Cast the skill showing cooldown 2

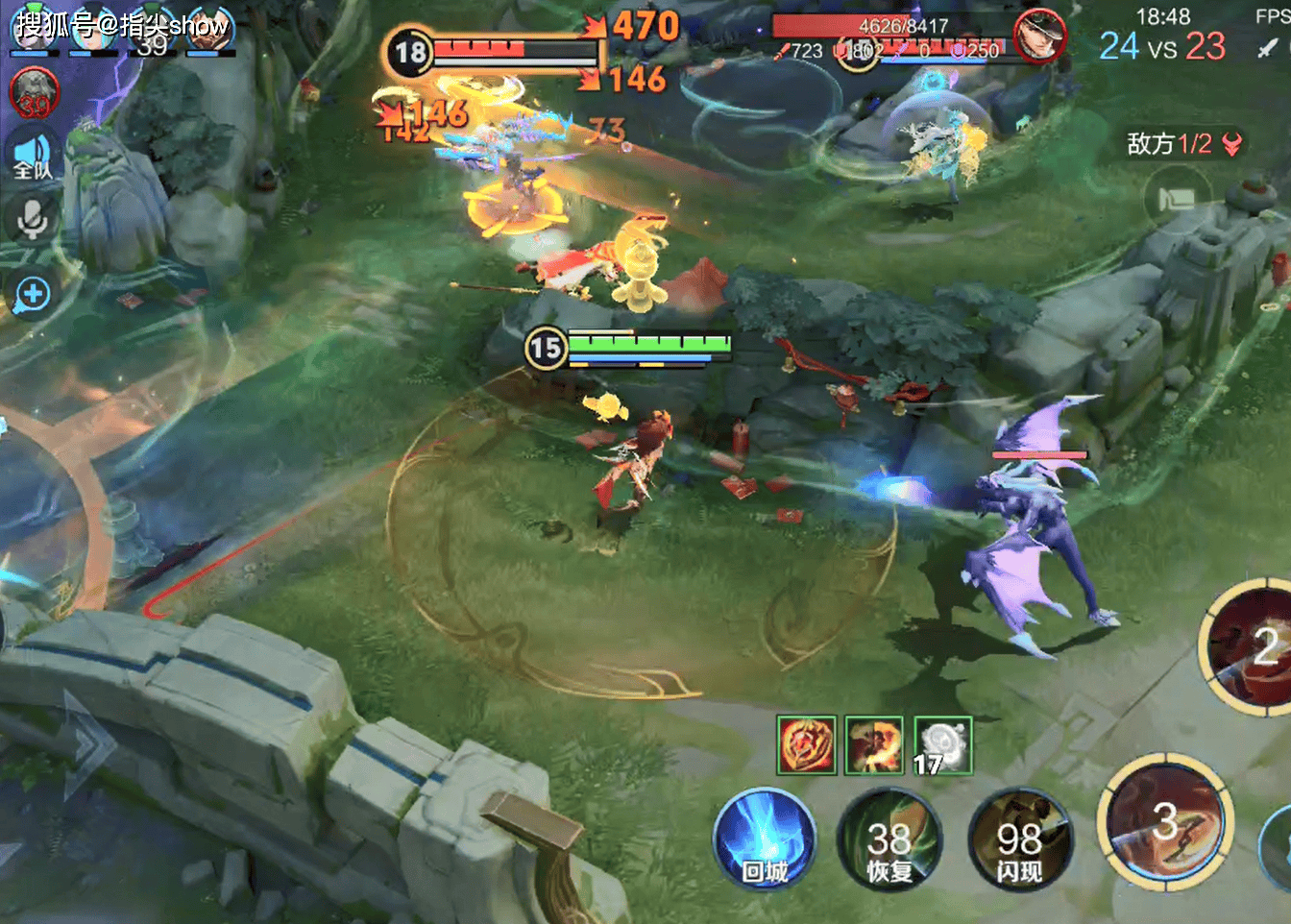[1249, 645]
